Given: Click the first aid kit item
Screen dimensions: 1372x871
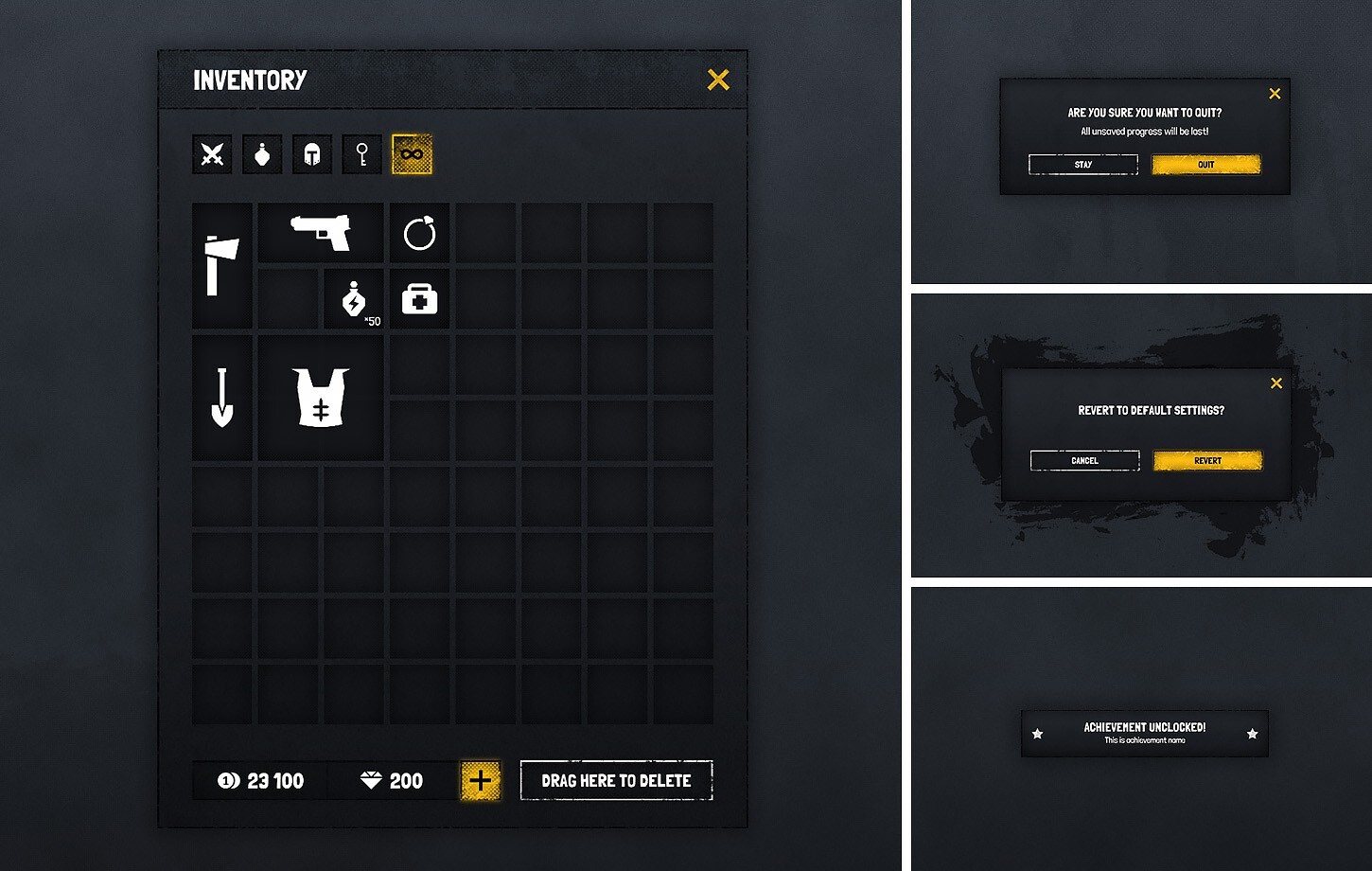Looking at the screenshot, I should pos(419,299).
